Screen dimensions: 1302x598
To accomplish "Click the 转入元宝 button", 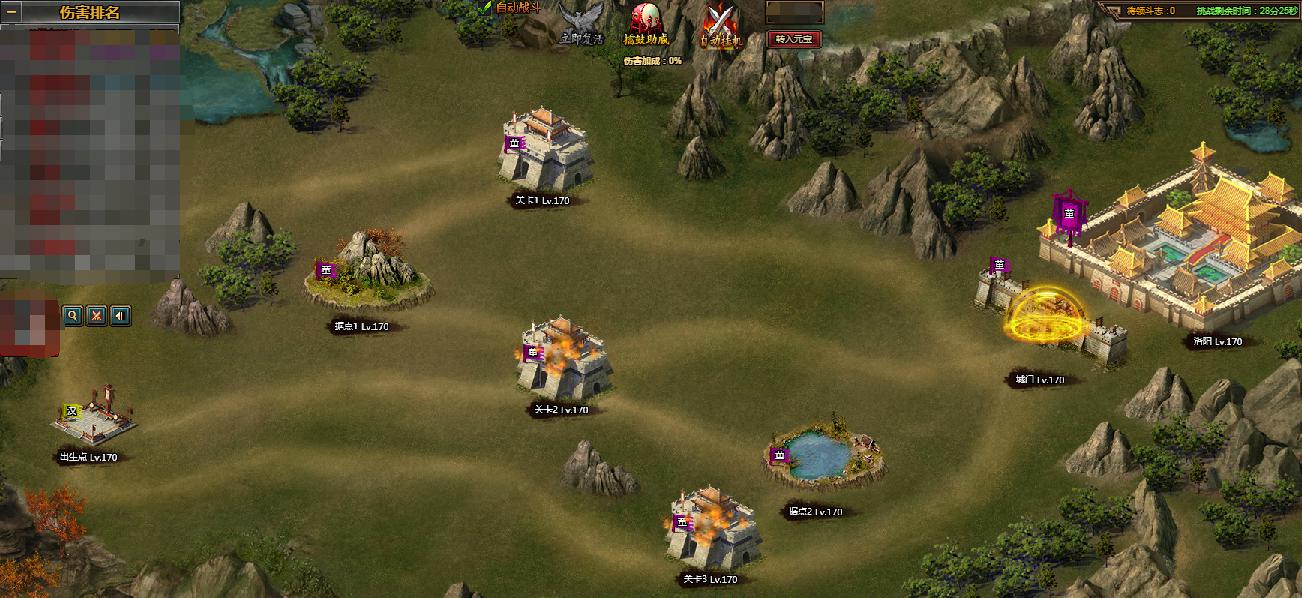I will tap(794, 39).
